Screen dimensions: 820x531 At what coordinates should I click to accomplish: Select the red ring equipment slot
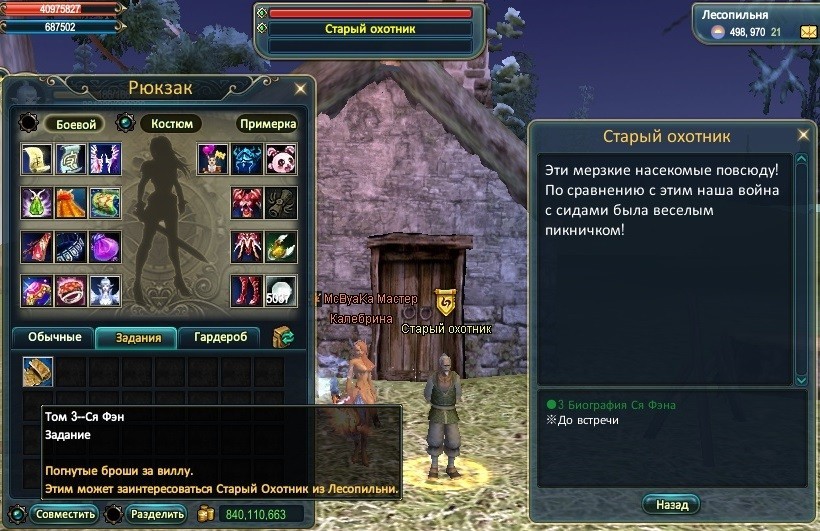[x=71, y=290]
